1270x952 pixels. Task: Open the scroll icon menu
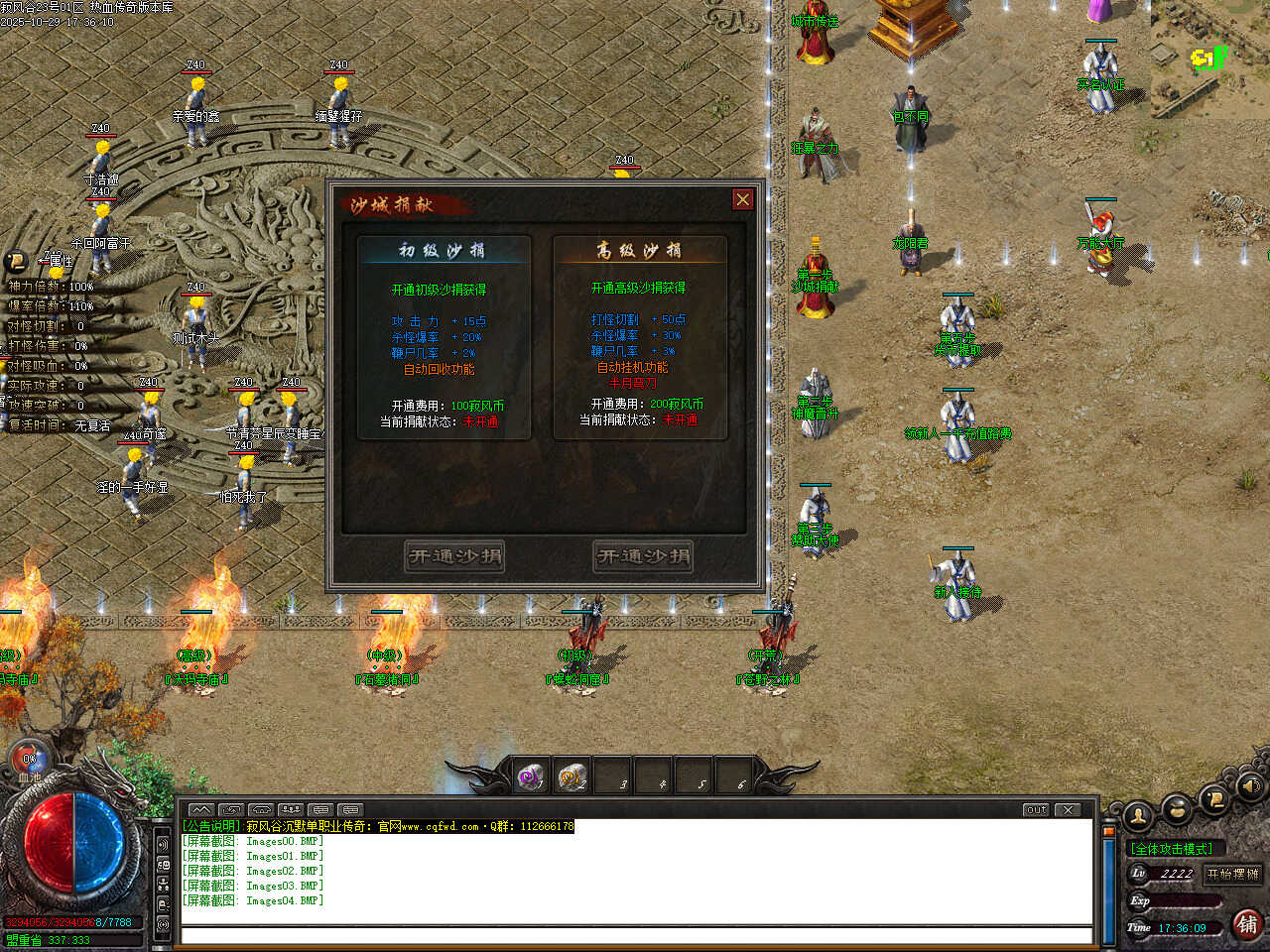click(1214, 799)
